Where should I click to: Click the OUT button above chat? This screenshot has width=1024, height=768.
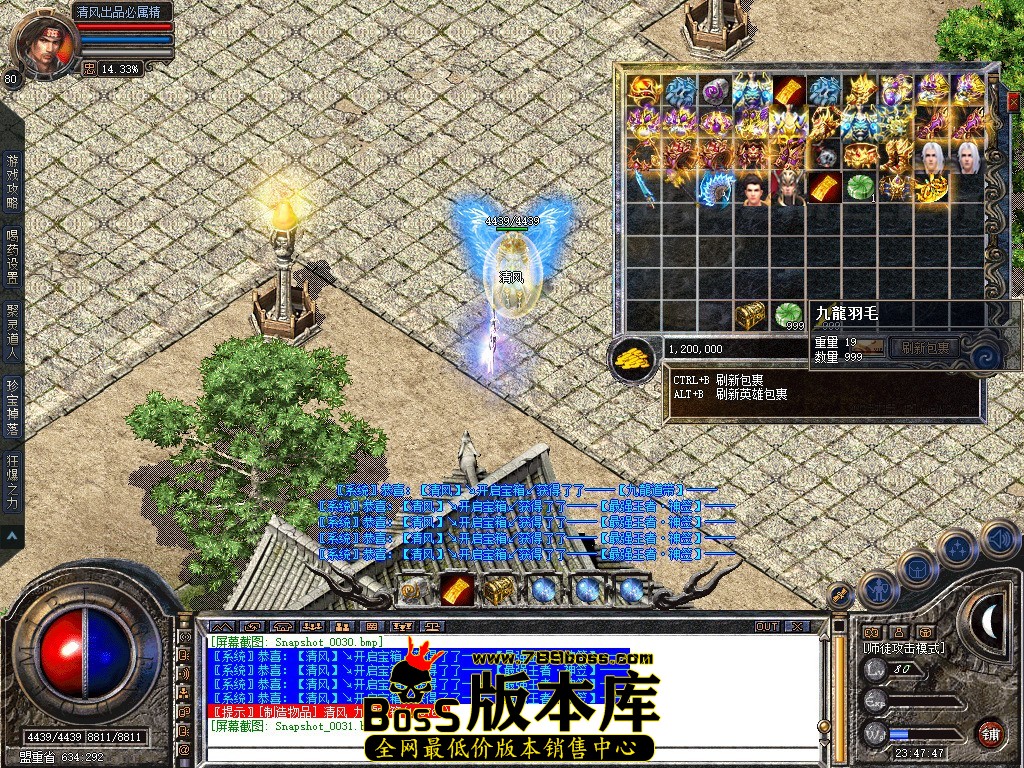(767, 626)
